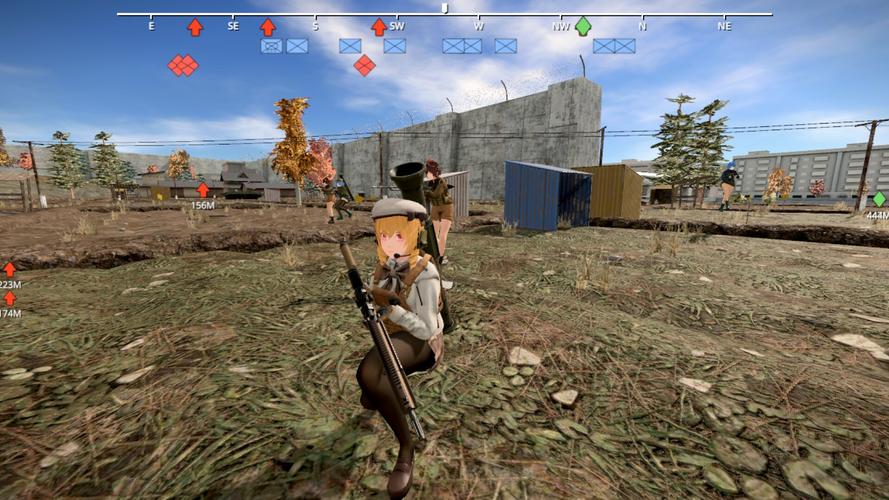Click the red arrow marker labeled 174M
This screenshot has height=500, width=889.
tap(9, 298)
